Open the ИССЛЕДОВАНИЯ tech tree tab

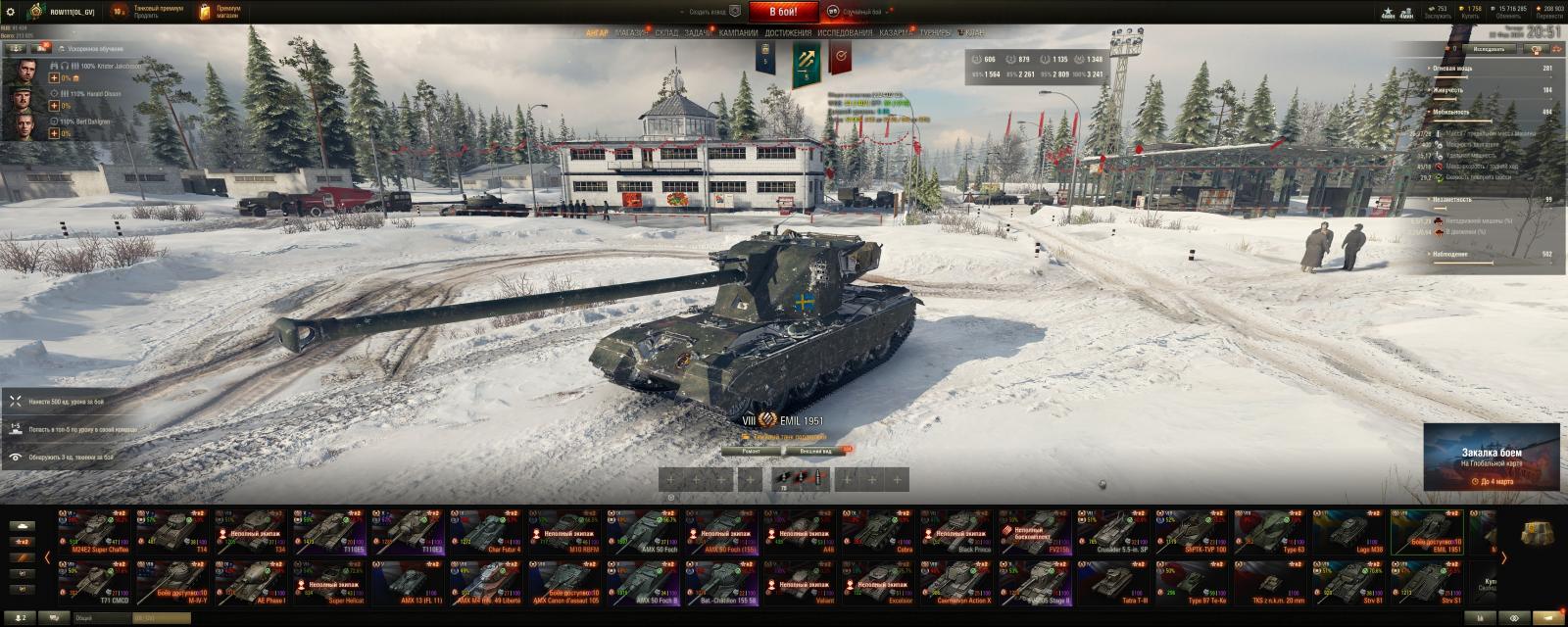tap(845, 33)
